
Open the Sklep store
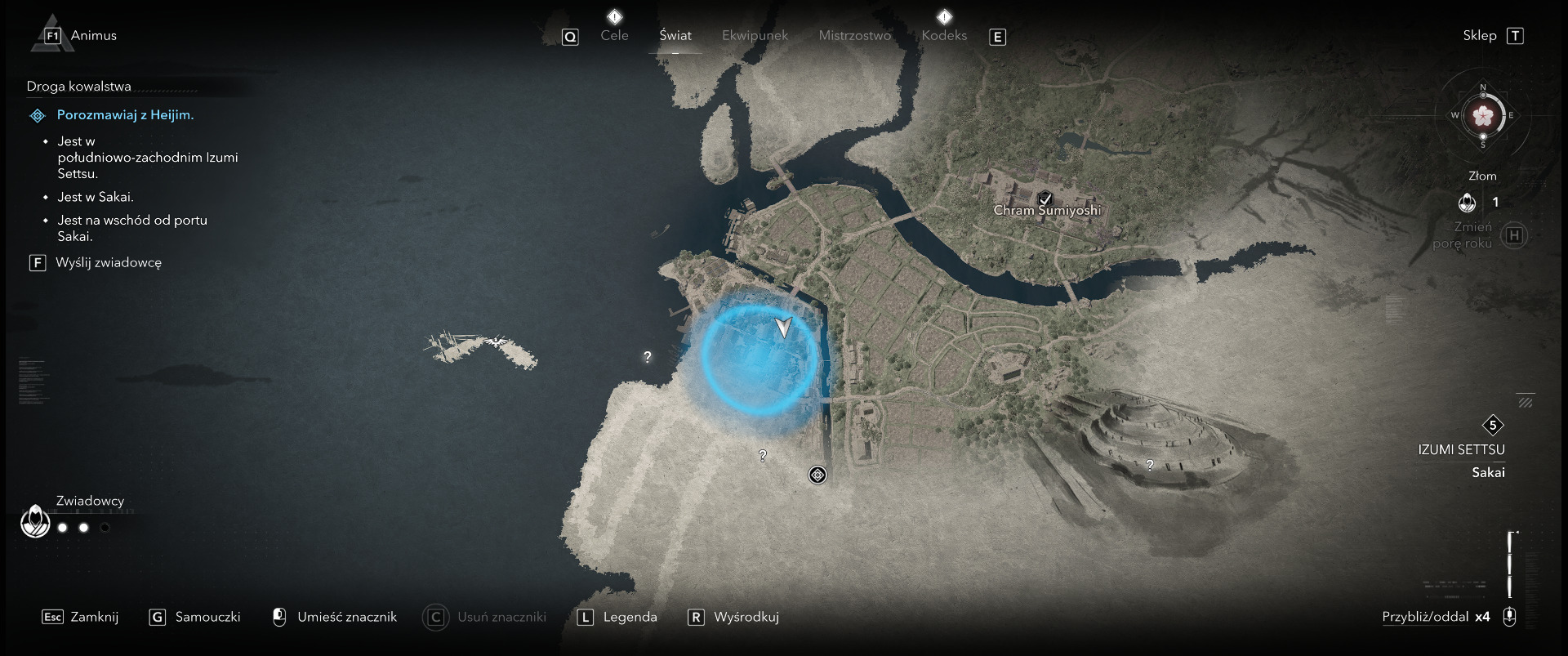1480,35
